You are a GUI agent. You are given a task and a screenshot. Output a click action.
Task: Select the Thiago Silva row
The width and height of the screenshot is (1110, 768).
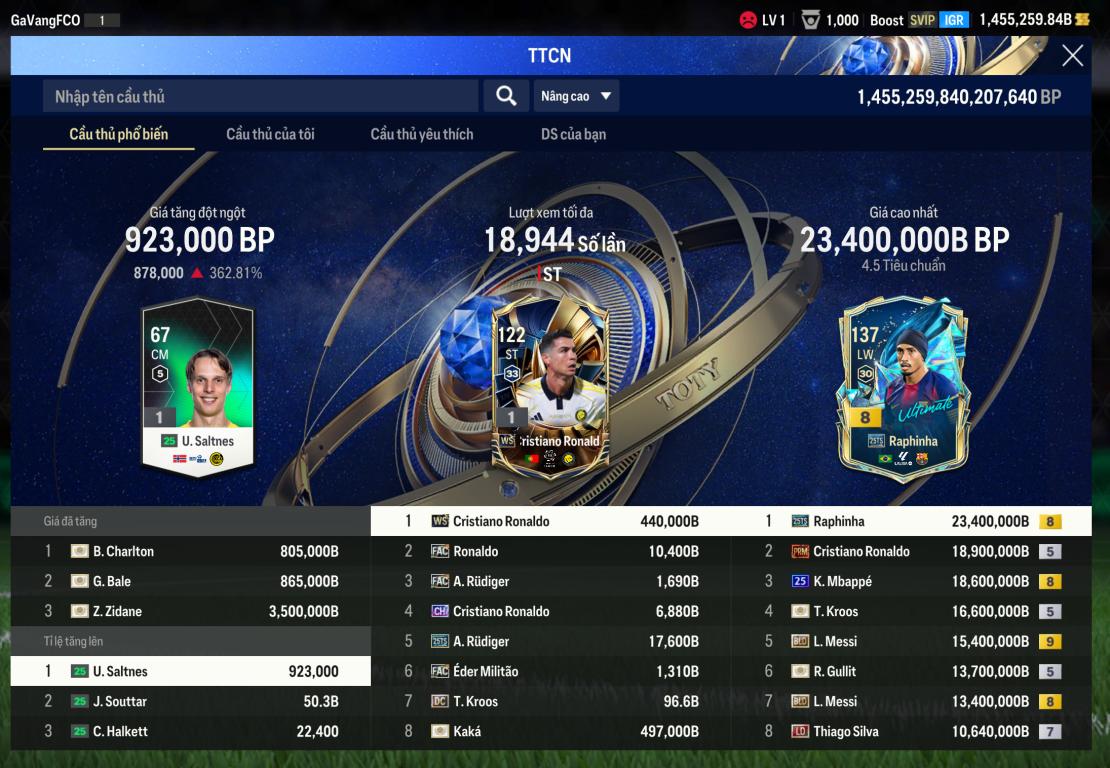[x=910, y=731]
